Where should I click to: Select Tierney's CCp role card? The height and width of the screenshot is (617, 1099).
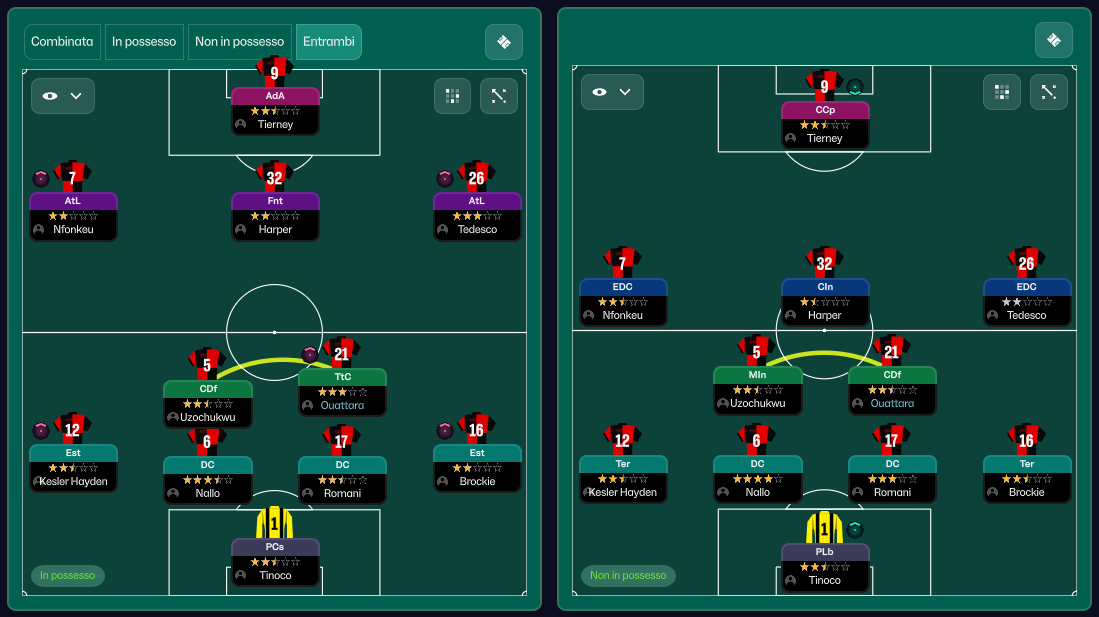[825, 125]
